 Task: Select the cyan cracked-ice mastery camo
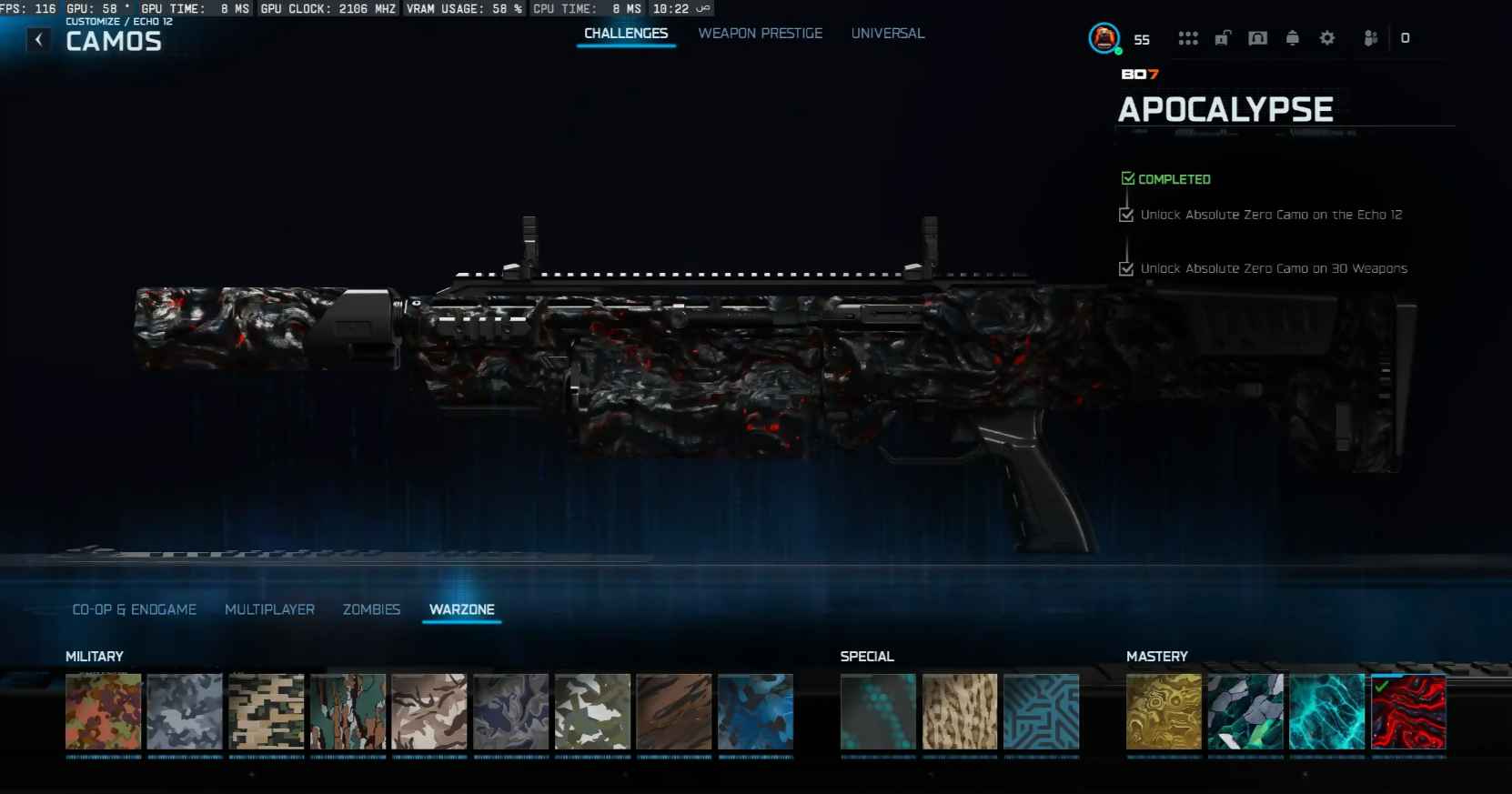[1326, 711]
